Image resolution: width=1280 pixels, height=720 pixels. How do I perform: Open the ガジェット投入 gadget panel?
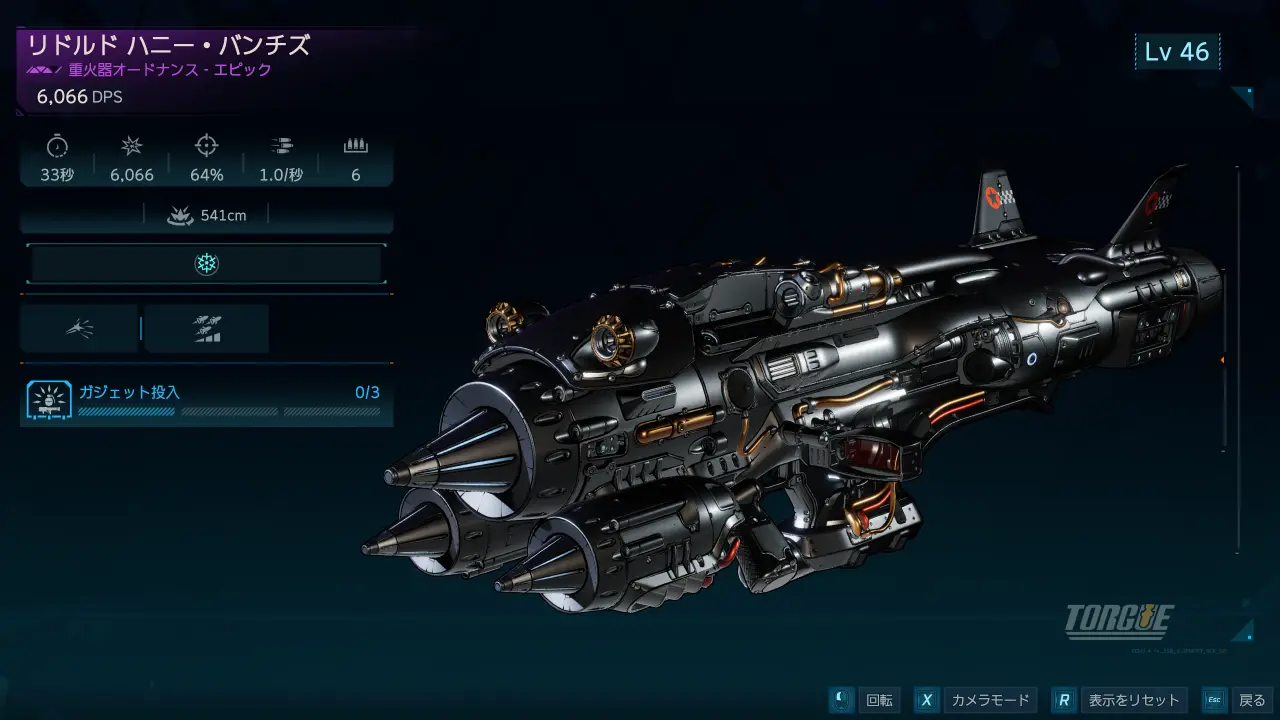click(206, 398)
